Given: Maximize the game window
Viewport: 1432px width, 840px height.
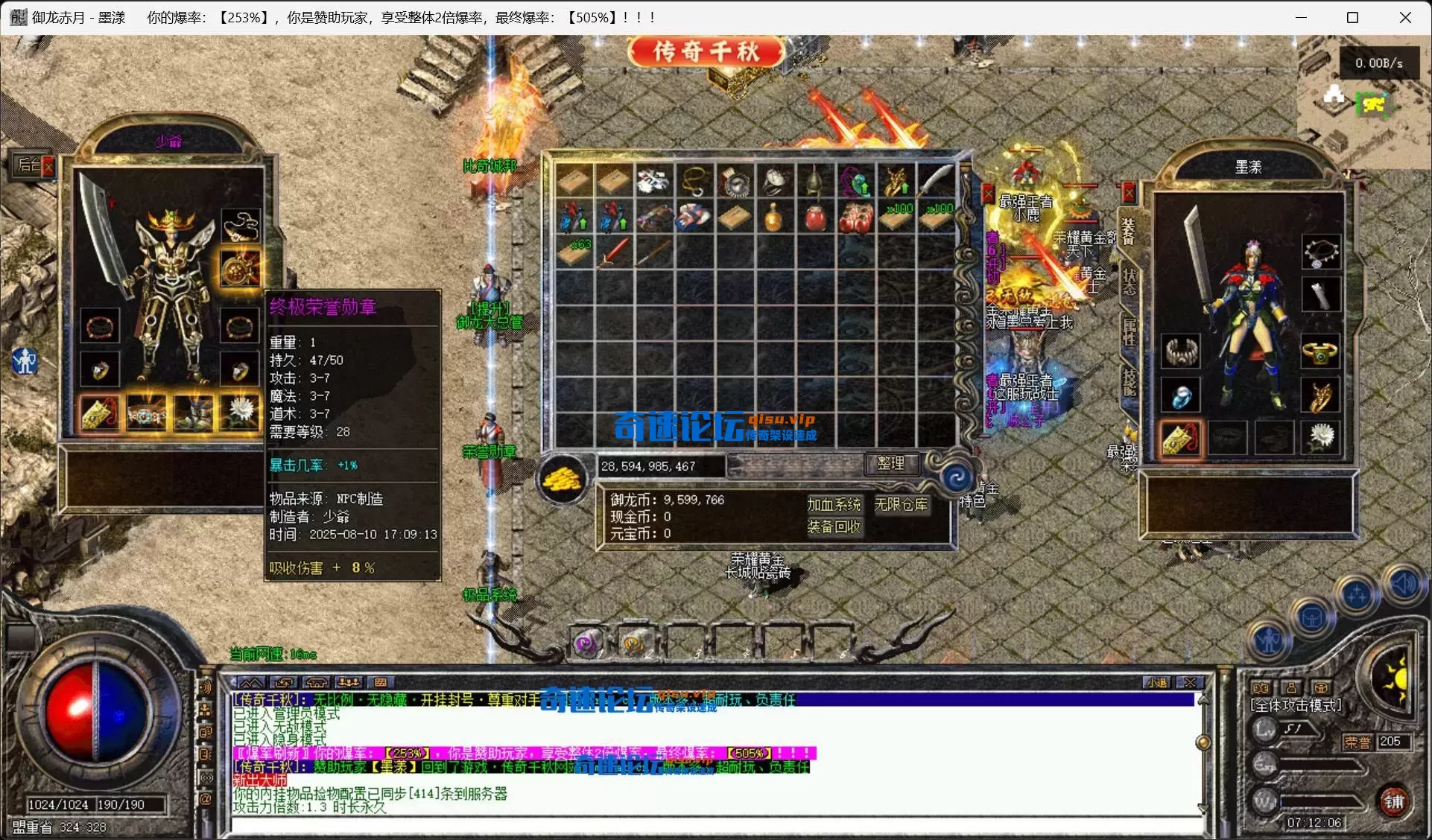Looking at the screenshot, I should [x=1353, y=18].
